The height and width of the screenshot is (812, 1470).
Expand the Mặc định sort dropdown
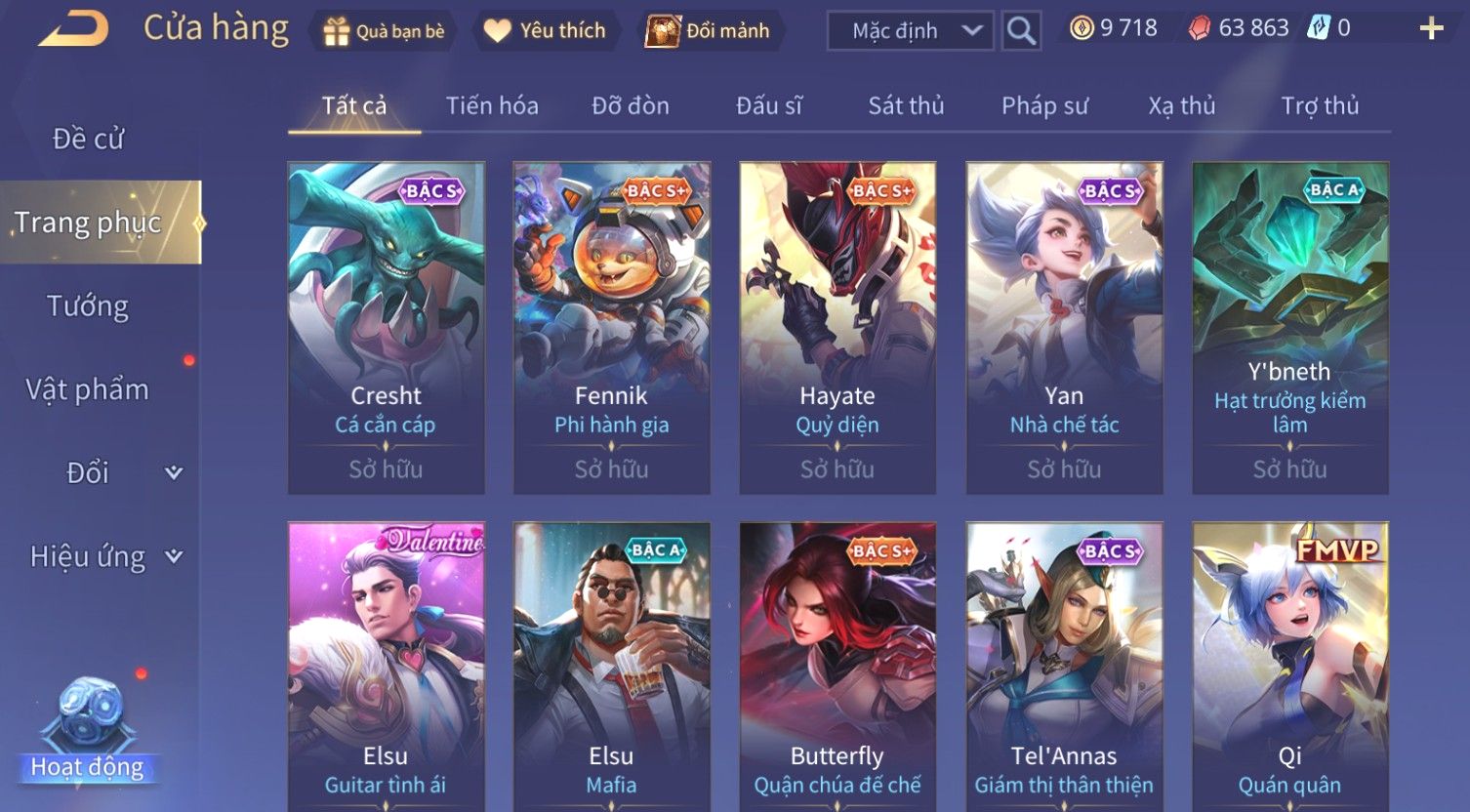911,31
